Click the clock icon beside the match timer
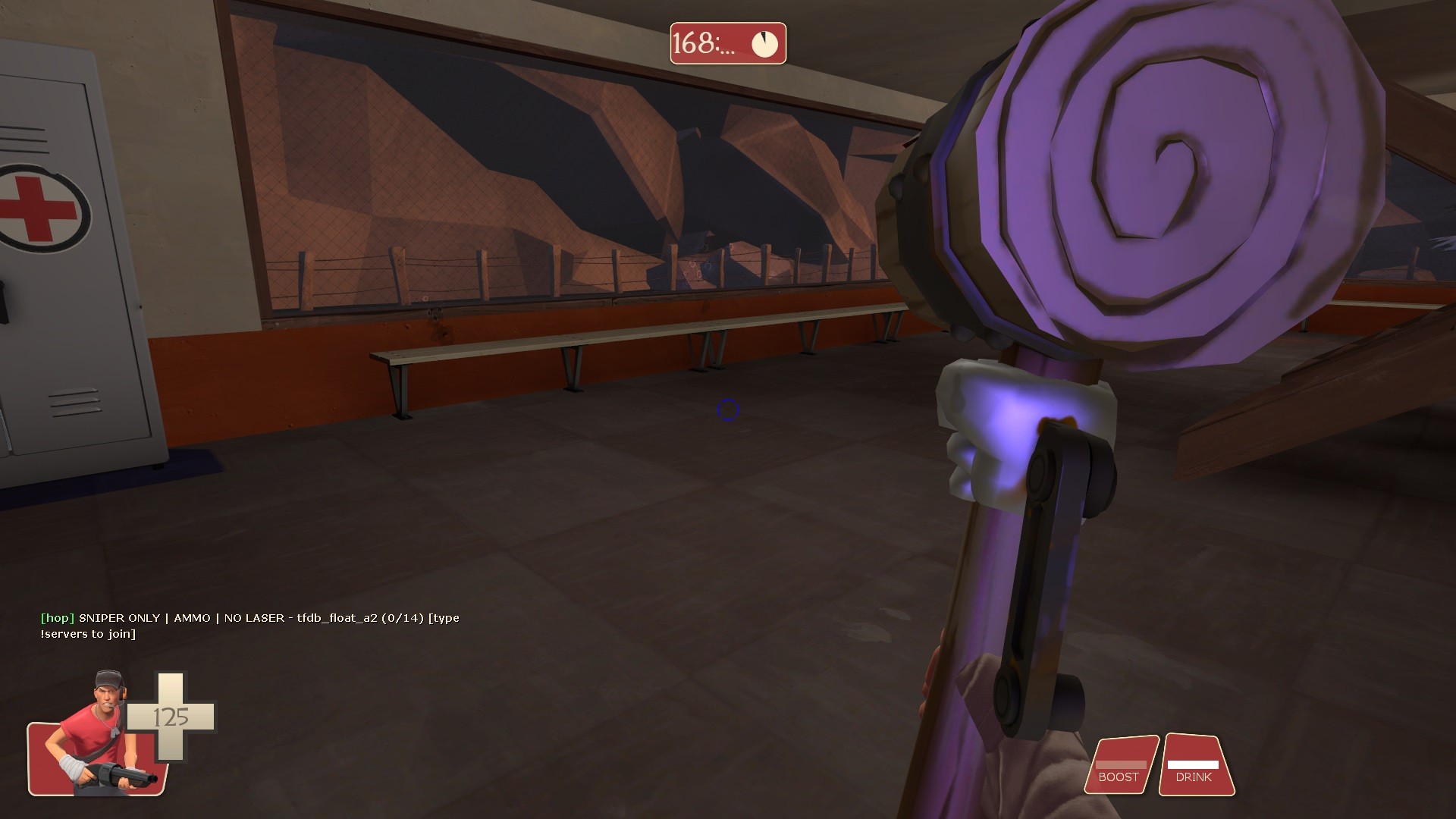 [x=764, y=44]
